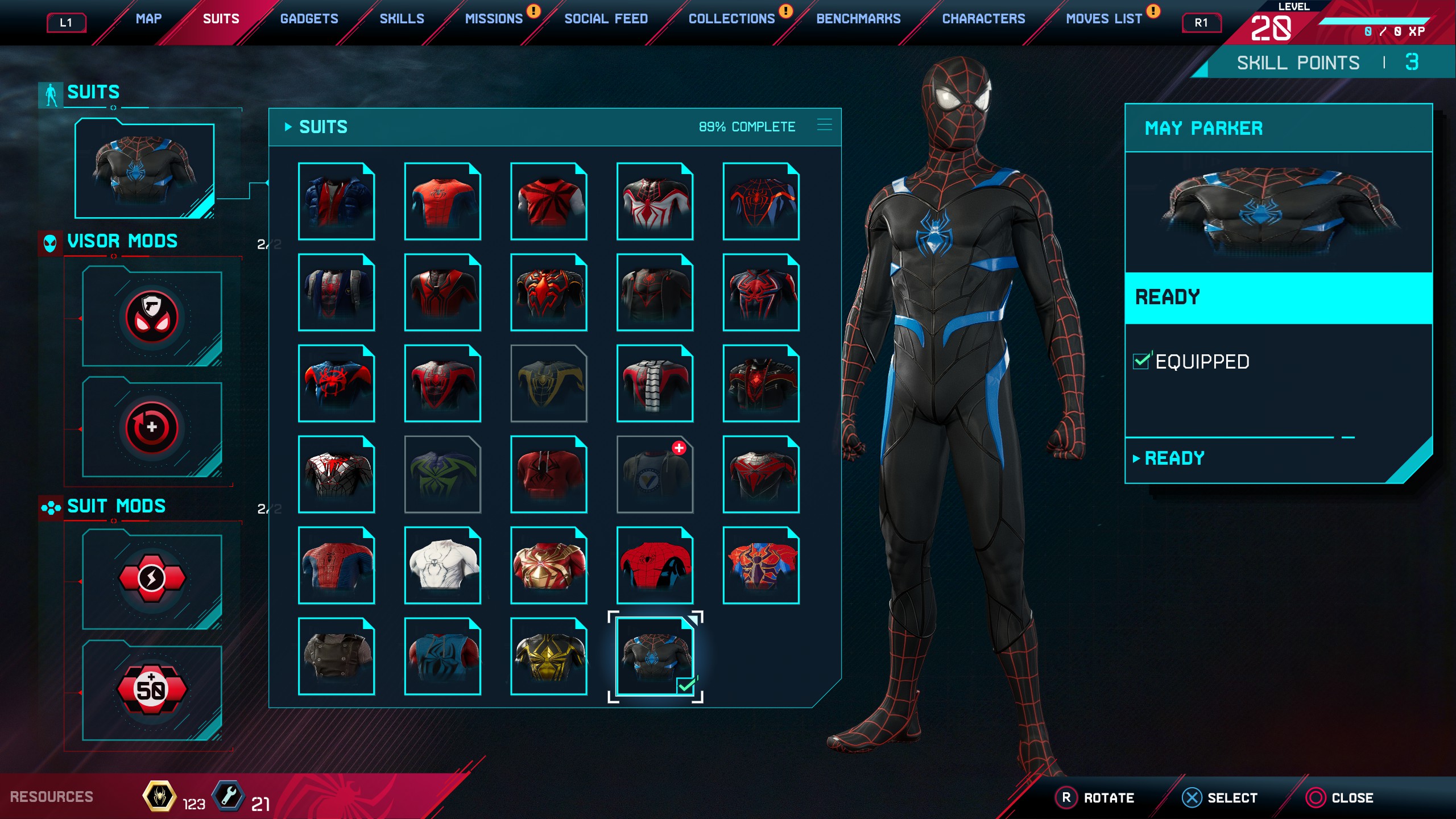Select the equipped suit slot under Suits
Viewport: 1456px width, 819px height.
click(x=144, y=170)
